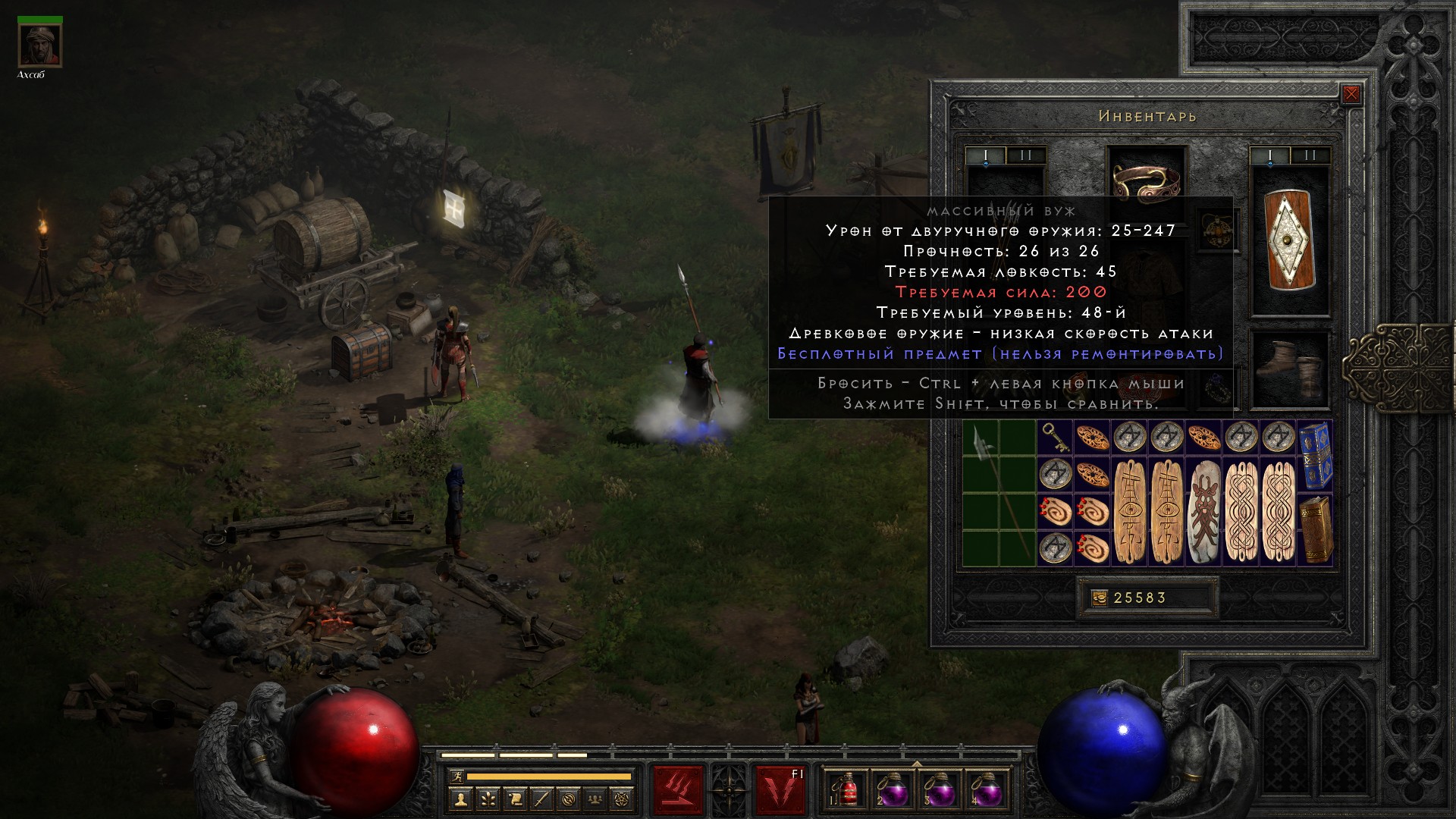Select the equipped leather boots
The width and height of the screenshot is (1456, 819).
1289,369
